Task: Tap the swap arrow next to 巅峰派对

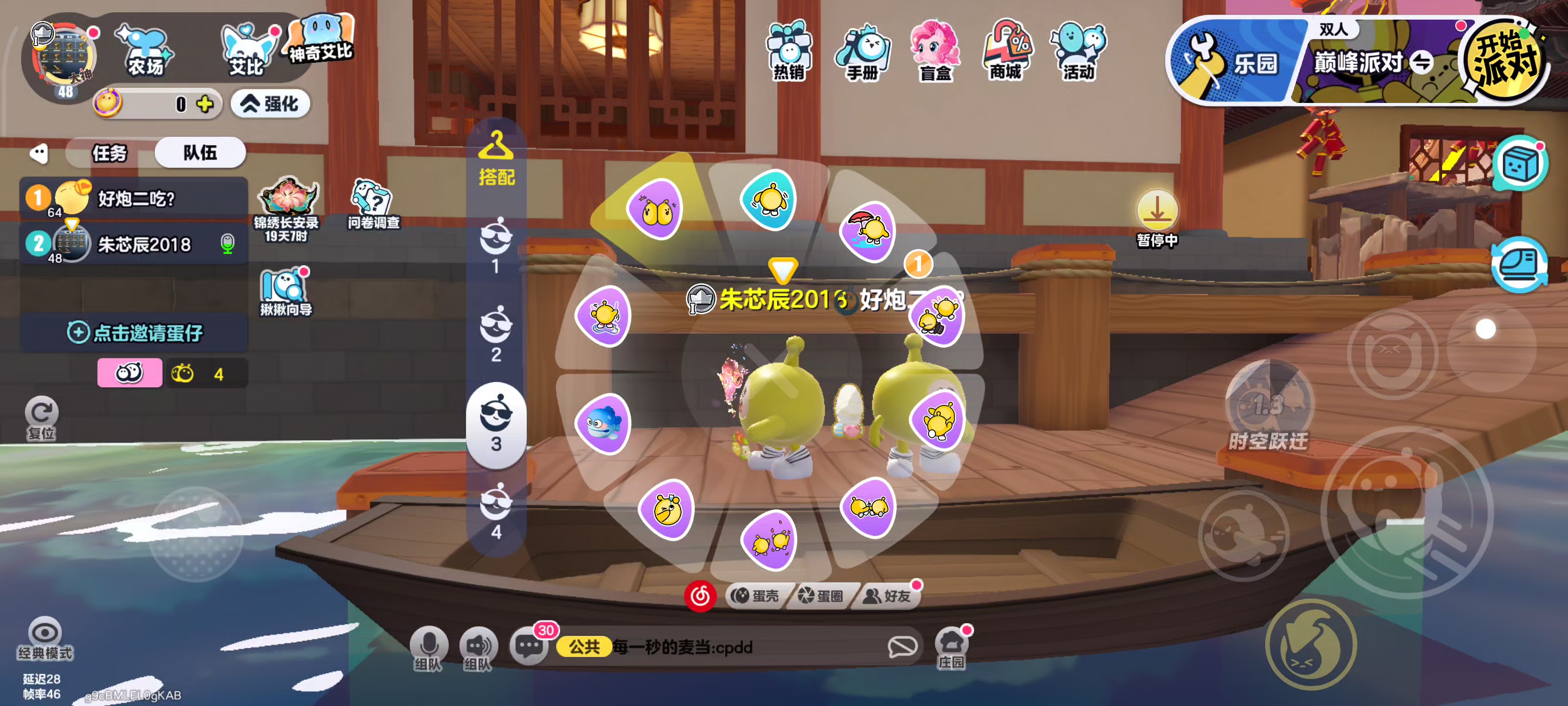Action: (x=1423, y=63)
